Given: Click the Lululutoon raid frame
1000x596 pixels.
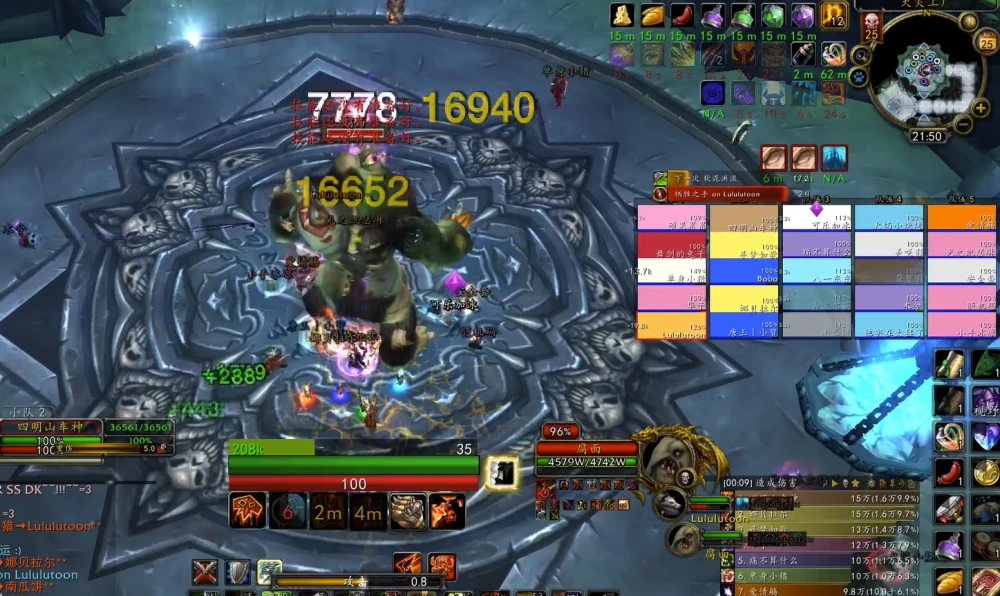Looking at the screenshot, I should pos(671,326).
